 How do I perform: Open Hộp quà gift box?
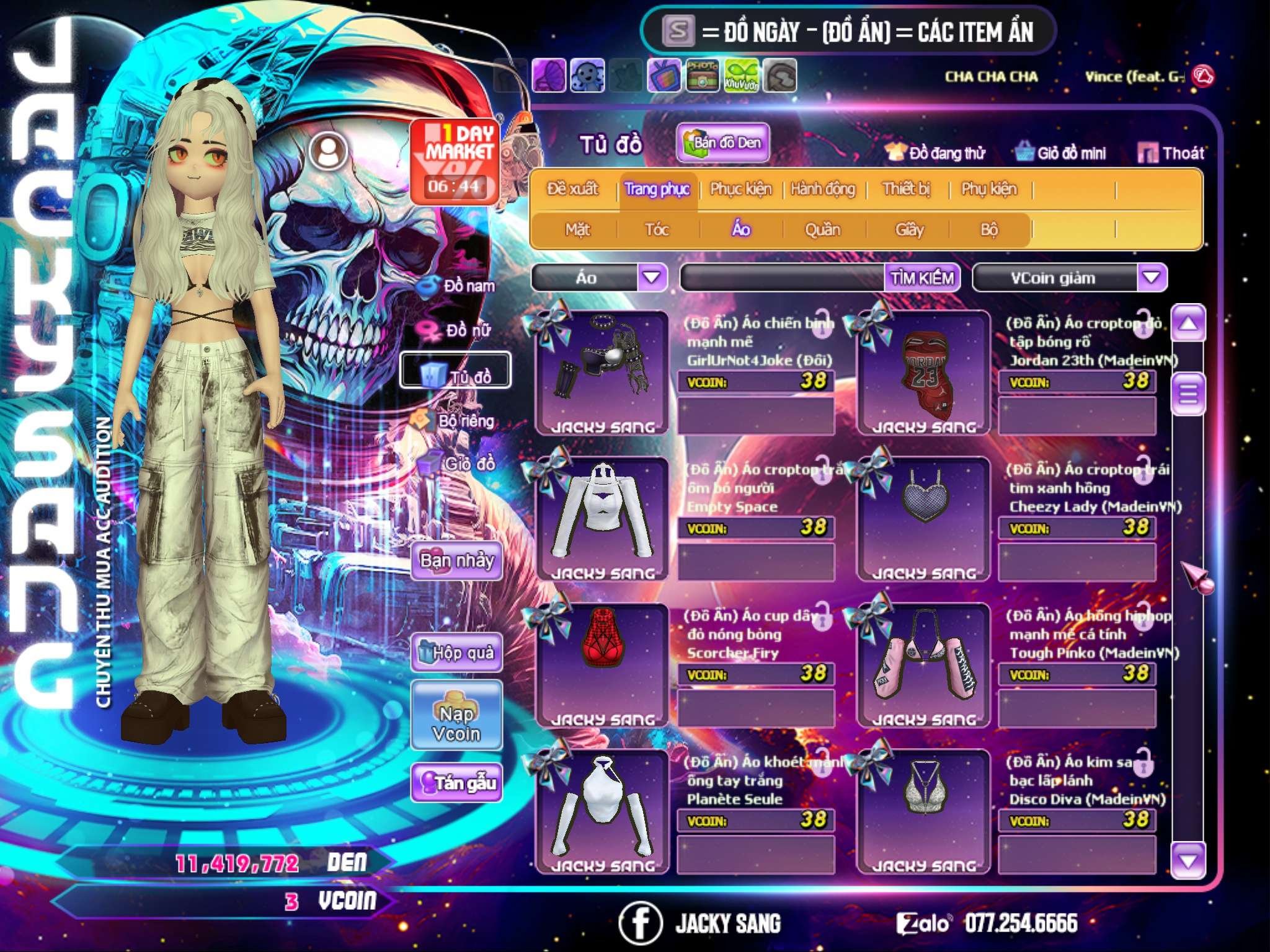tap(456, 653)
